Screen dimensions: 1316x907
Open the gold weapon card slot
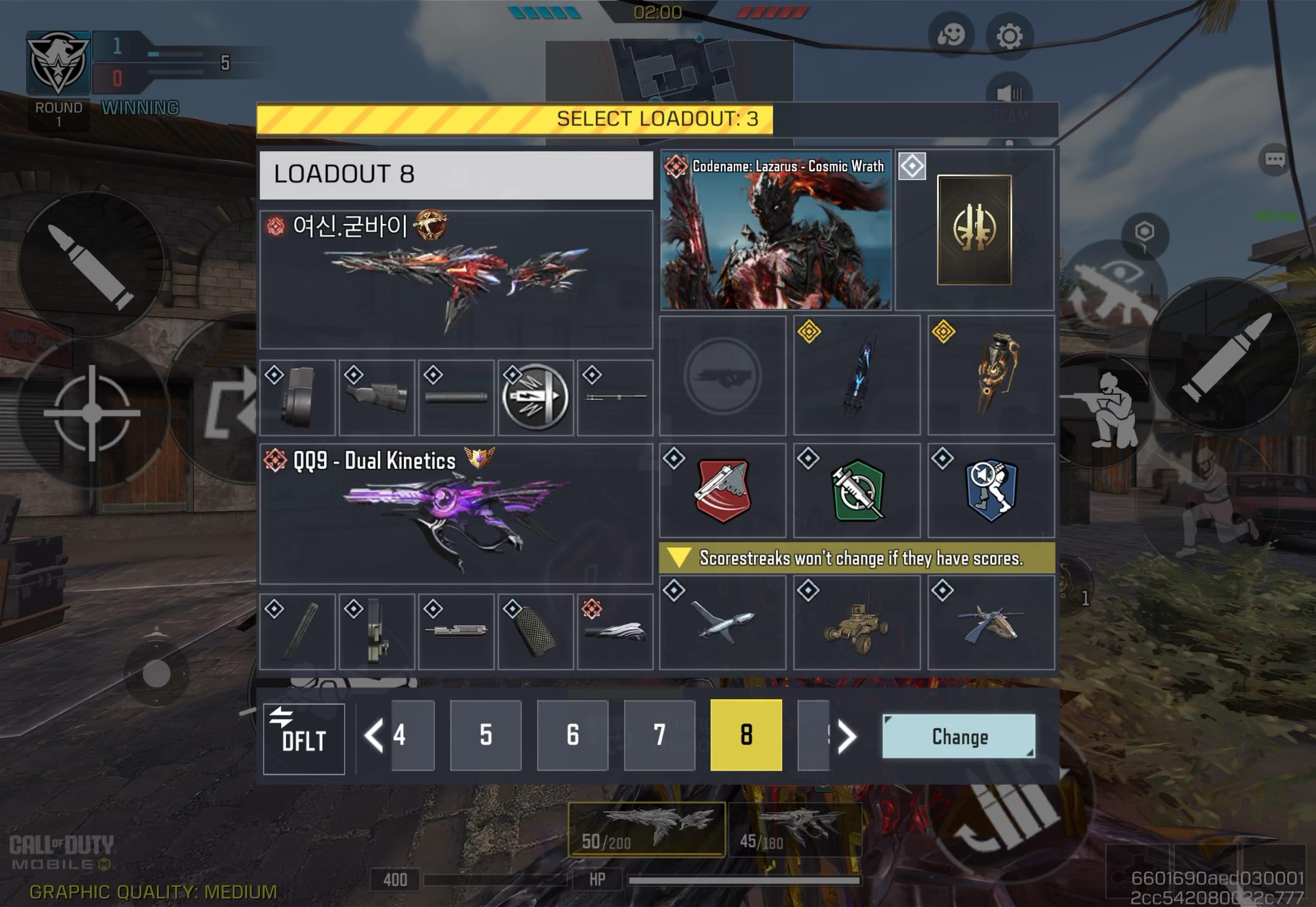point(973,230)
